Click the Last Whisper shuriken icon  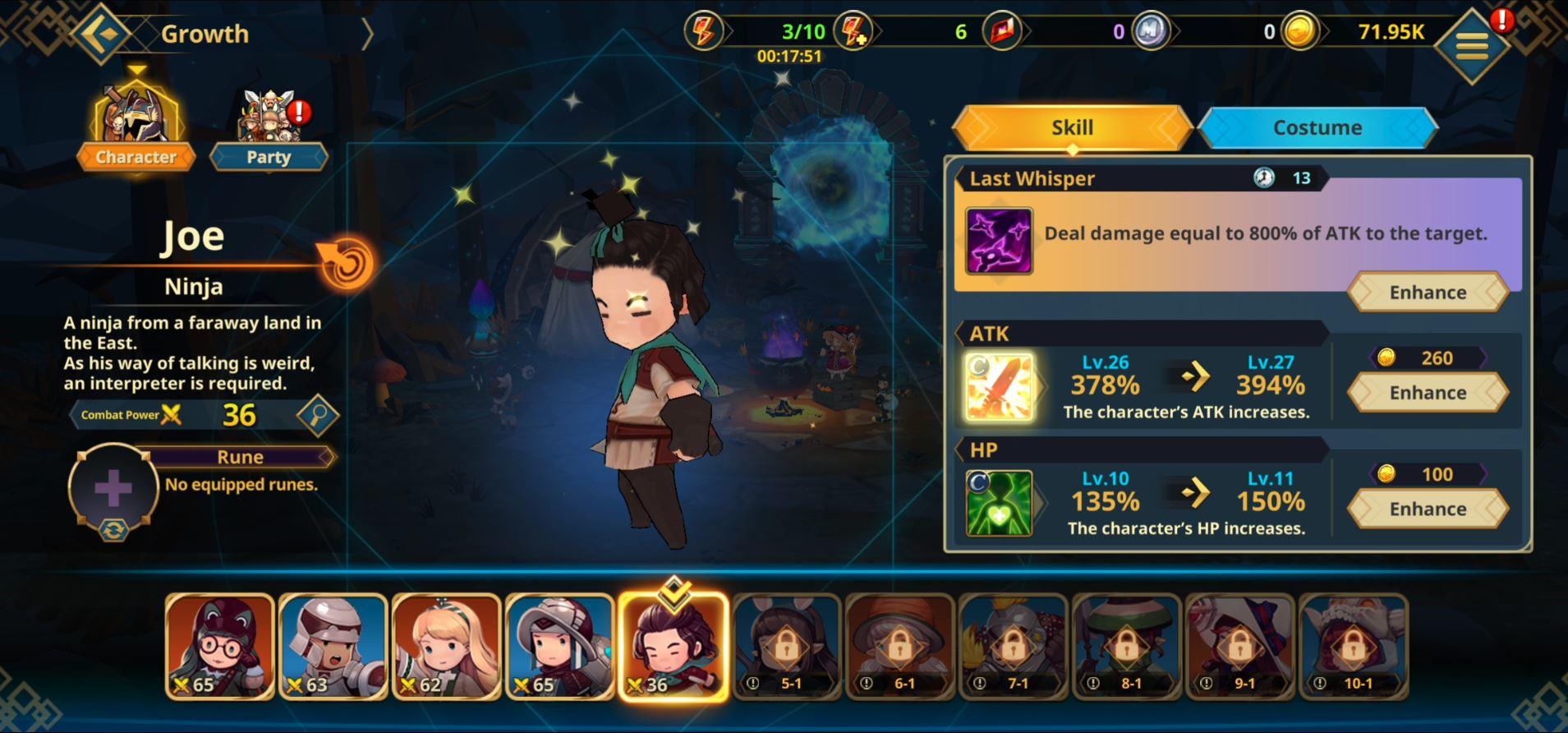pyautogui.click(x=999, y=241)
